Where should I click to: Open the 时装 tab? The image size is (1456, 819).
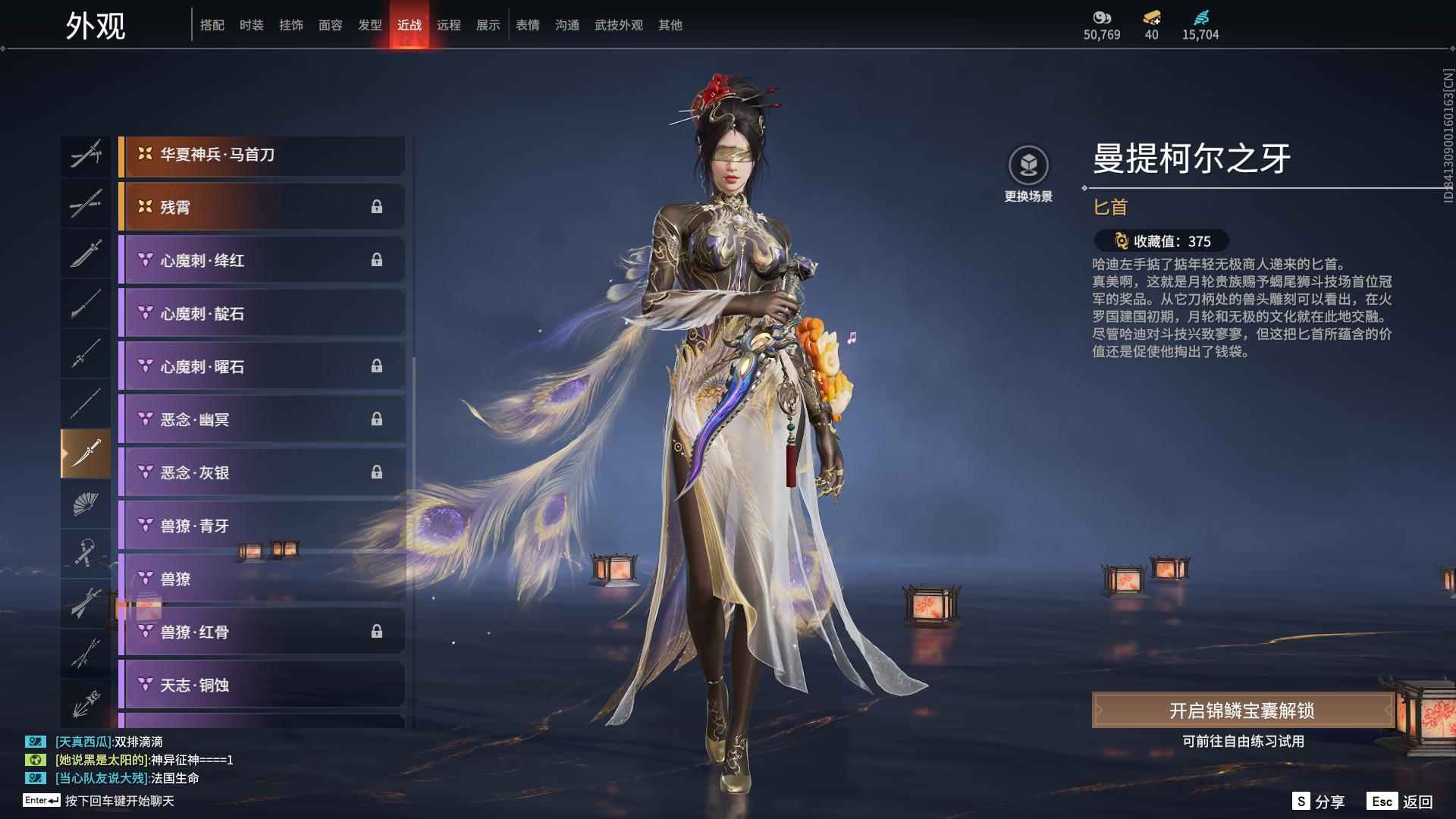pos(252,25)
